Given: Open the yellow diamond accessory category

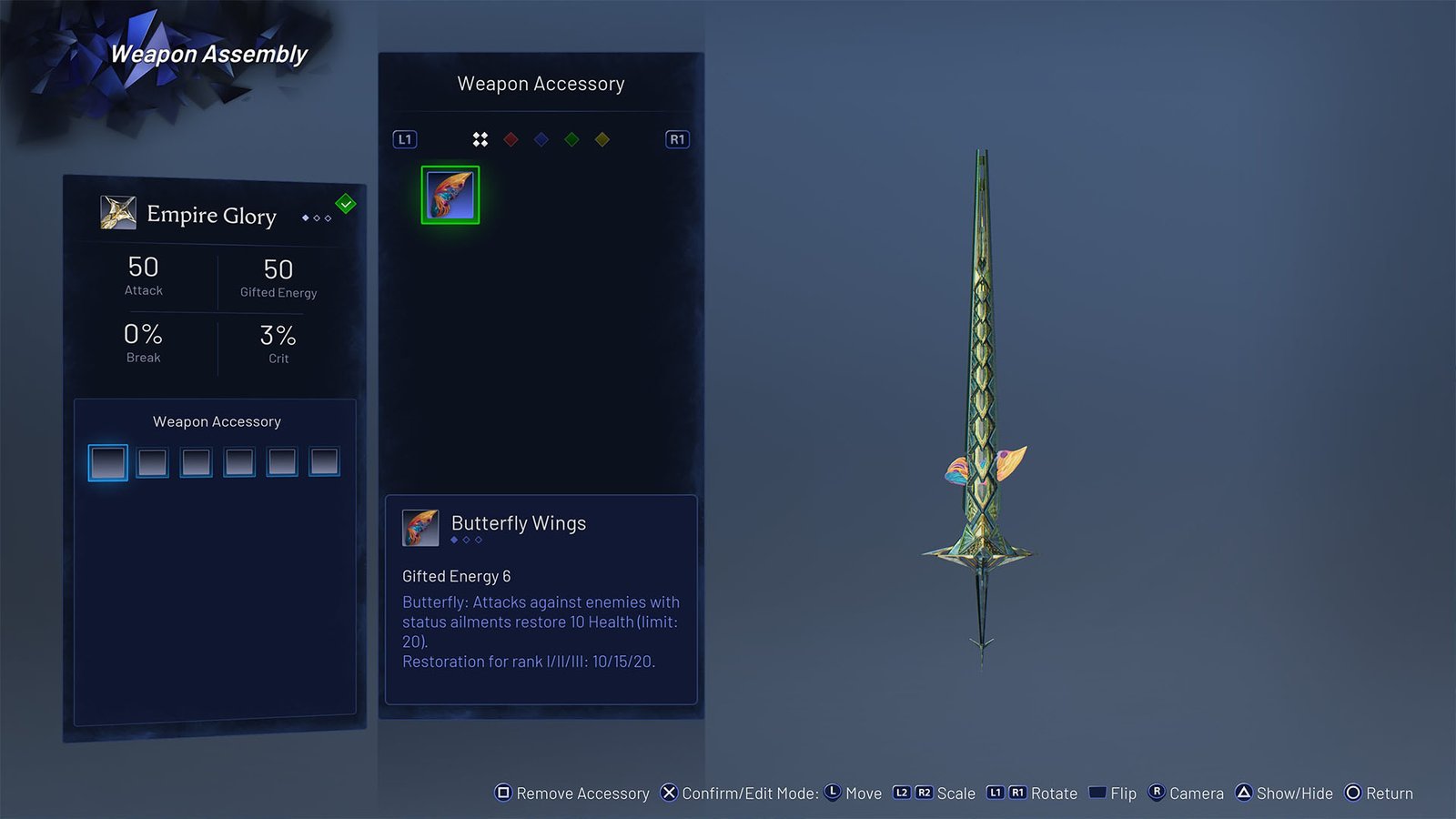Looking at the screenshot, I should click(x=602, y=139).
